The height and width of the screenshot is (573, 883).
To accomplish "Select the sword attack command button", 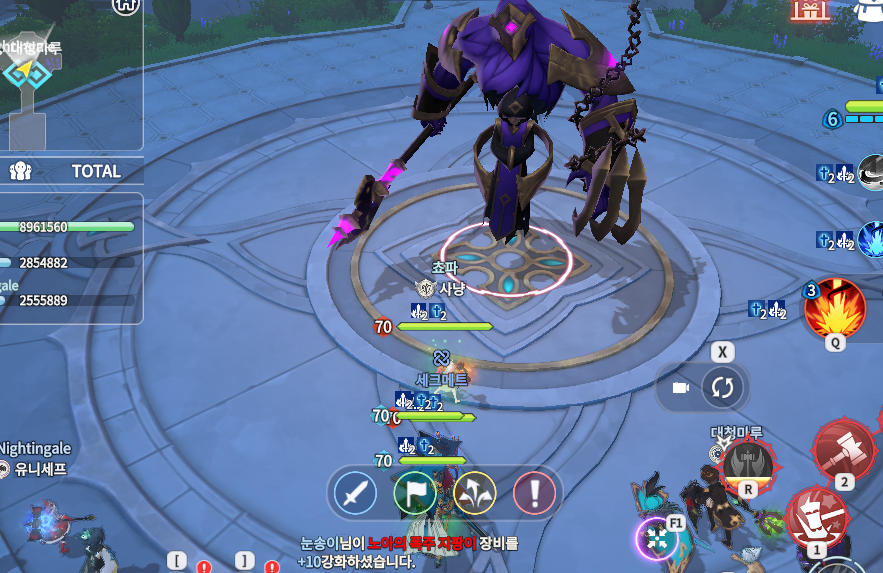I will click(354, 493).
